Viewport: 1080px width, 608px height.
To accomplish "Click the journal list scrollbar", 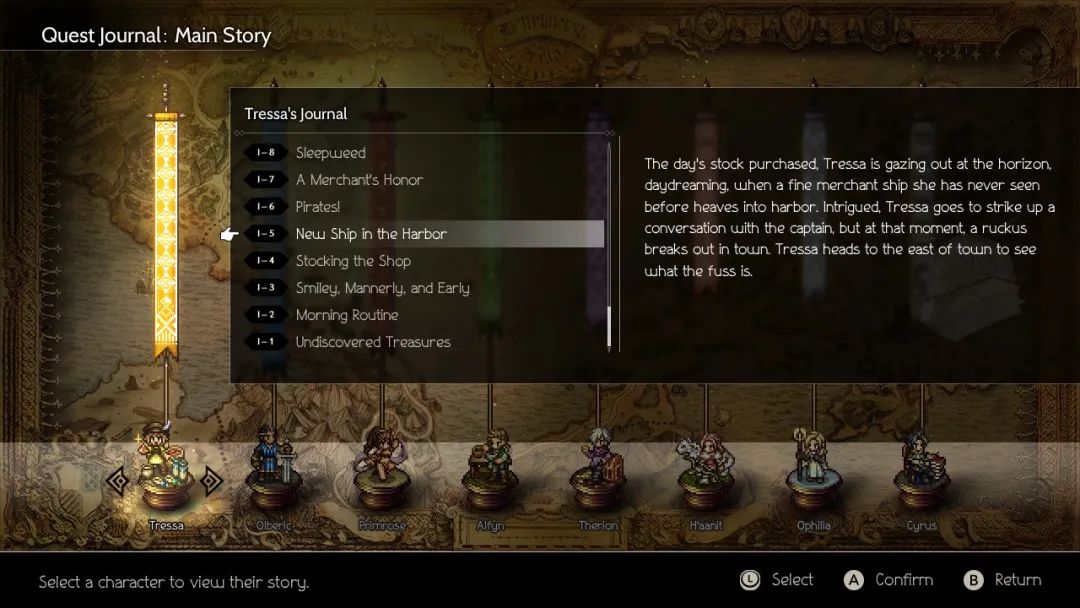I will [x=608, y=246].
